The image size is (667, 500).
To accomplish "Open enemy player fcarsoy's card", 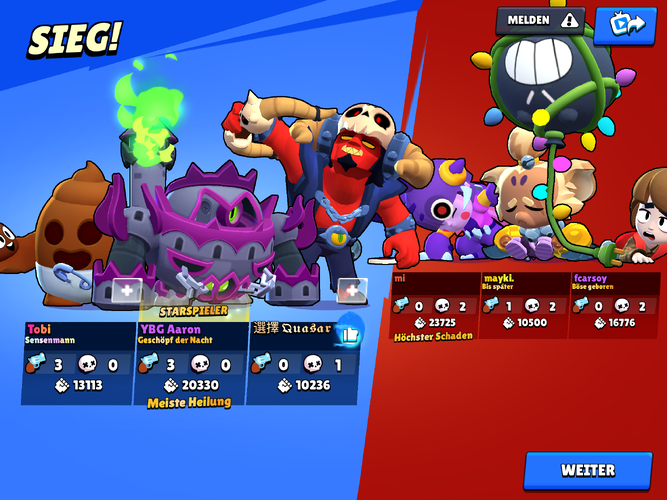I will click(x=613, y=305).
